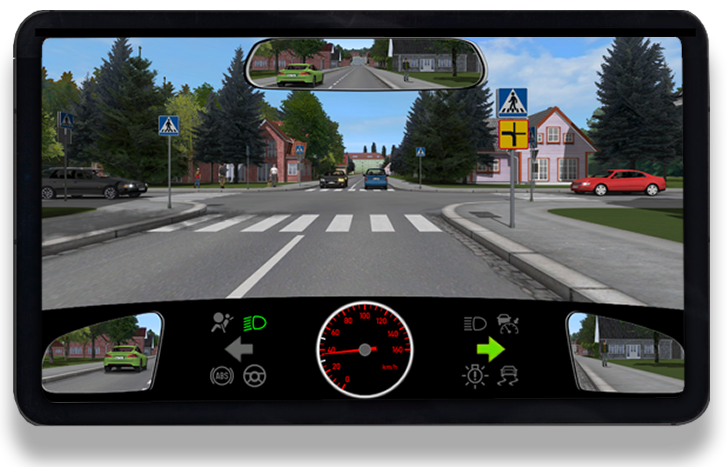
Task: Activate the gray left turn signal arrow
Action: point(238,349)
